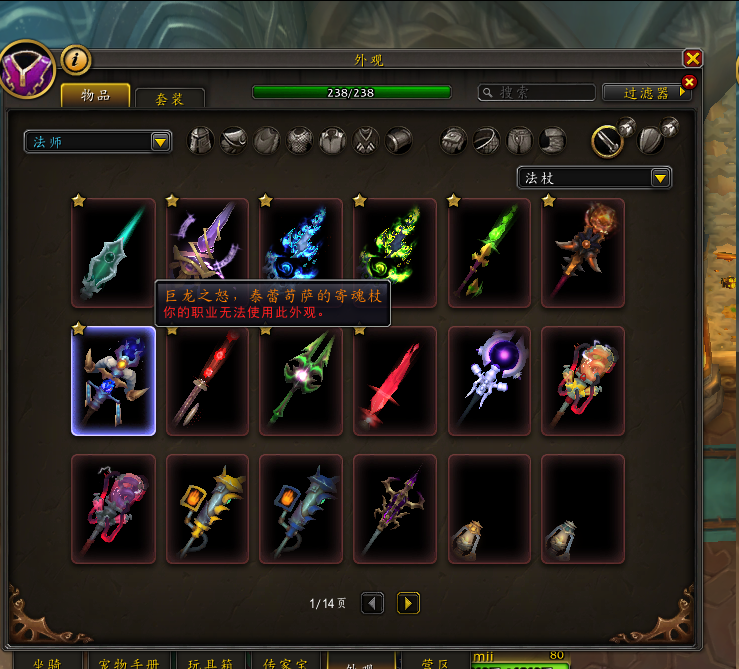This screenshot has height=669, width=739.
Task: Open the 法师 class dropdown
Action: (98, 142)
